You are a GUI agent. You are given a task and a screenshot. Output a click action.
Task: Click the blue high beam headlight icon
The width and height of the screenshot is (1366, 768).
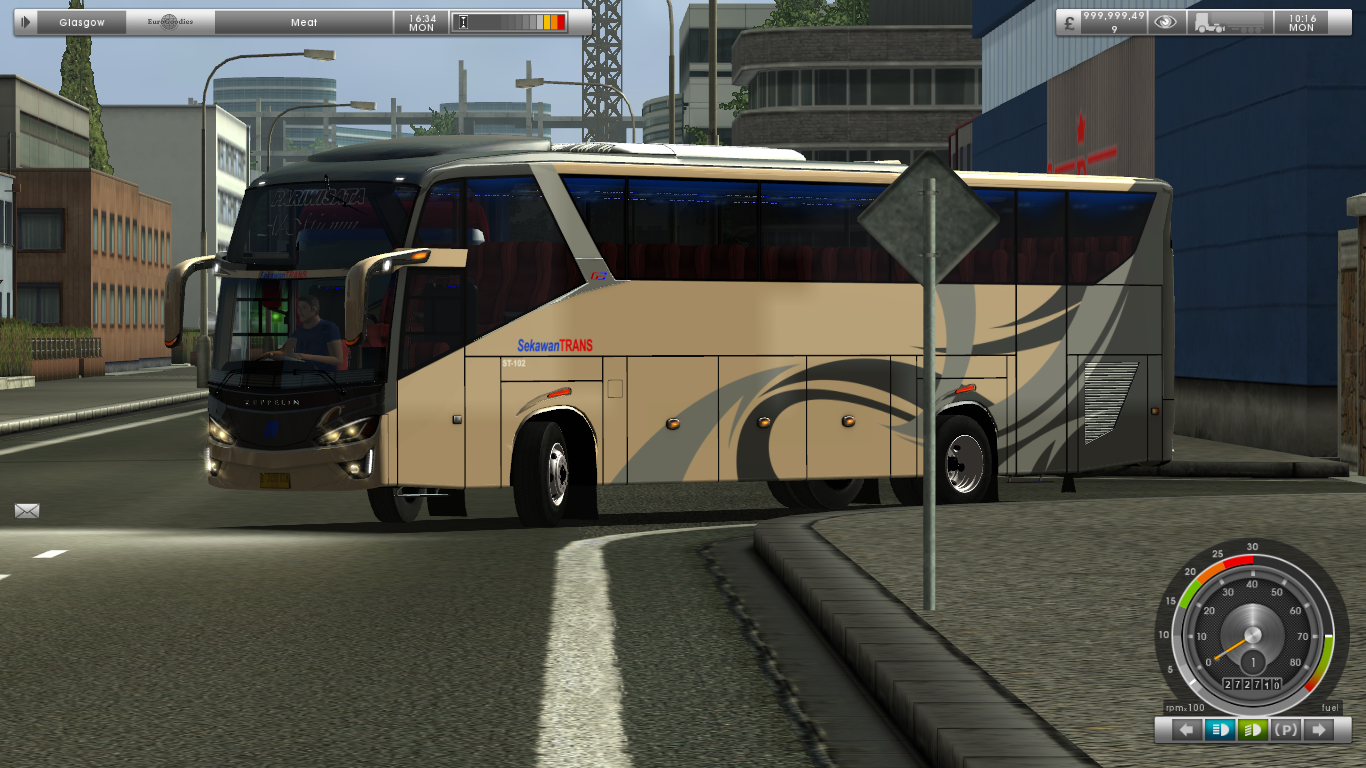pyautogui.click(x=1222, y=730)
